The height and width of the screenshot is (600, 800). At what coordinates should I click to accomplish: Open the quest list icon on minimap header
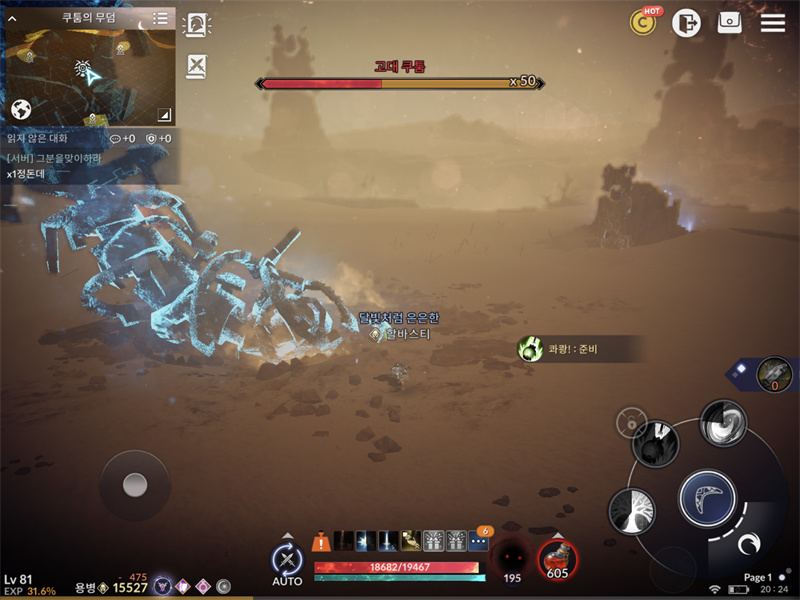pos(160,18)
